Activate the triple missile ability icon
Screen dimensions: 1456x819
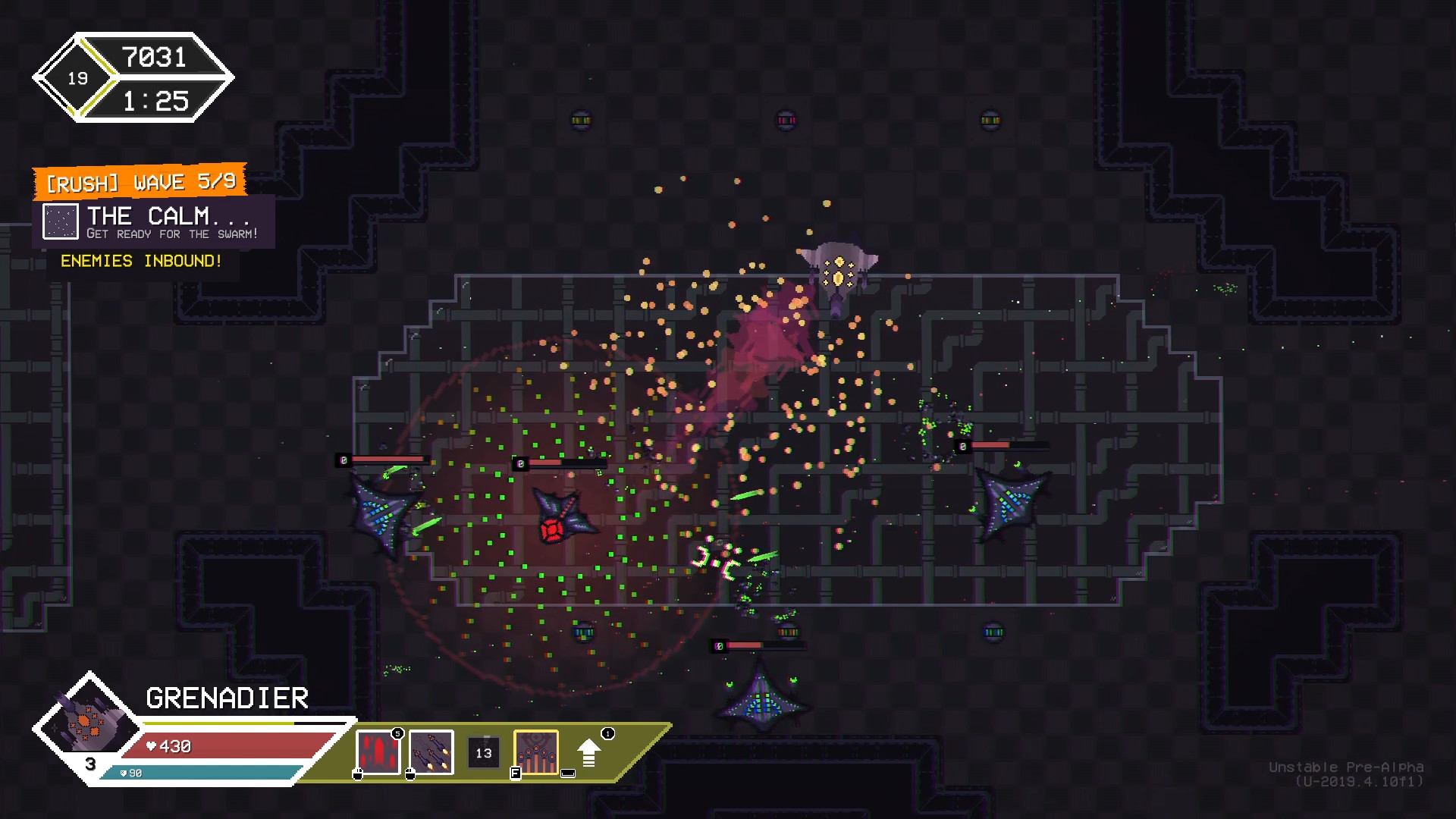(x=431, y=753)
